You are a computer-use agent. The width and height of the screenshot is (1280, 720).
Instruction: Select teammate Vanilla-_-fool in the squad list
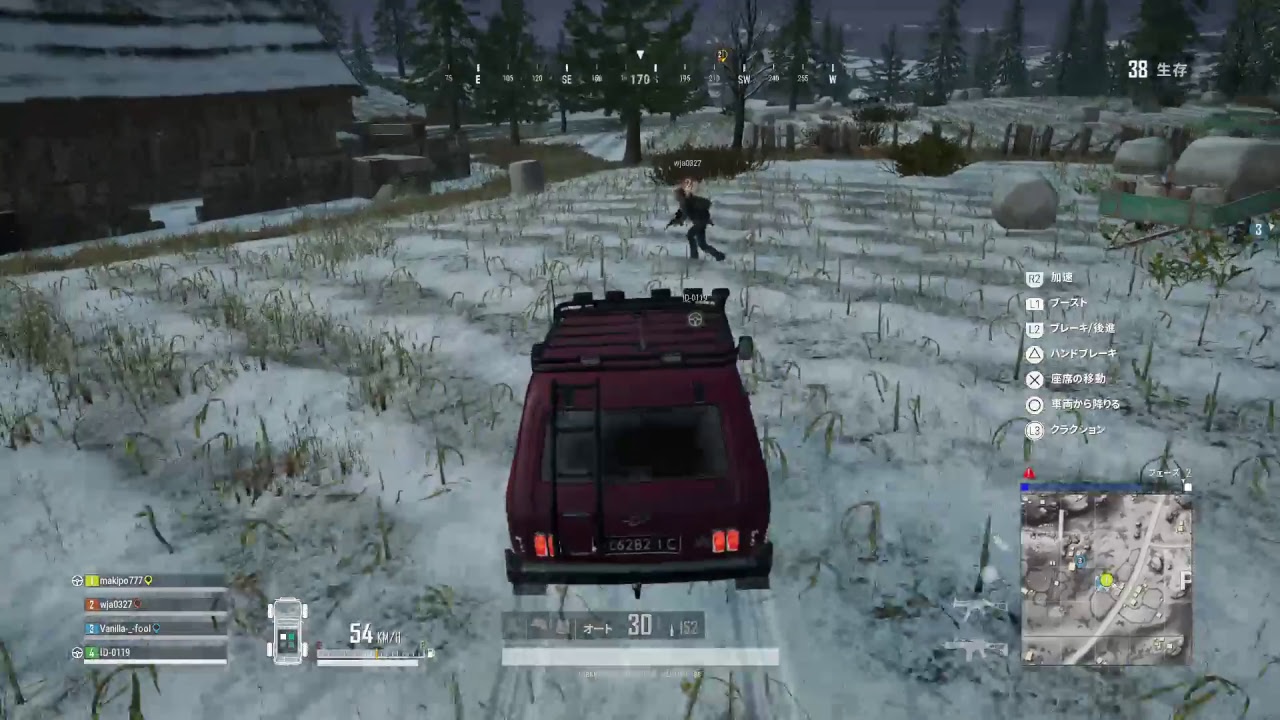click(x=125, y=628)
